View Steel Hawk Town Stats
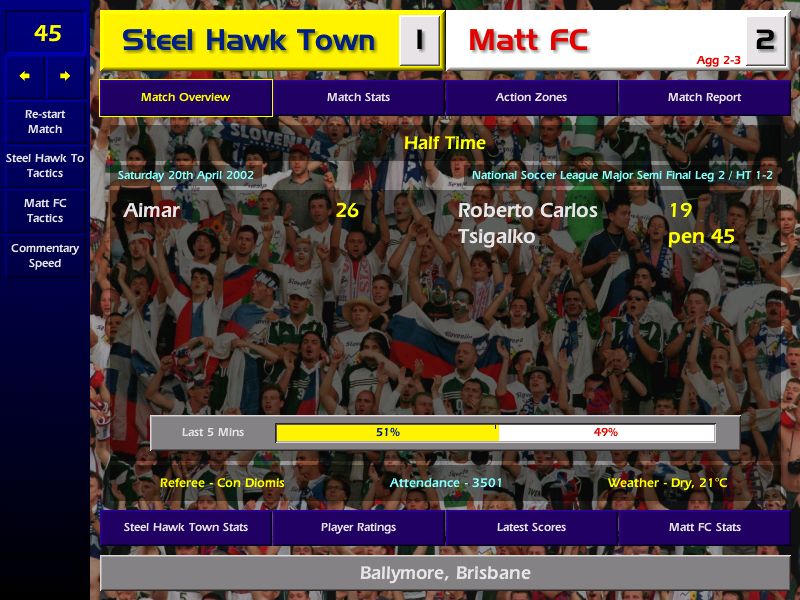This screenshot has height=600, width=800. (x=185, y=527)
